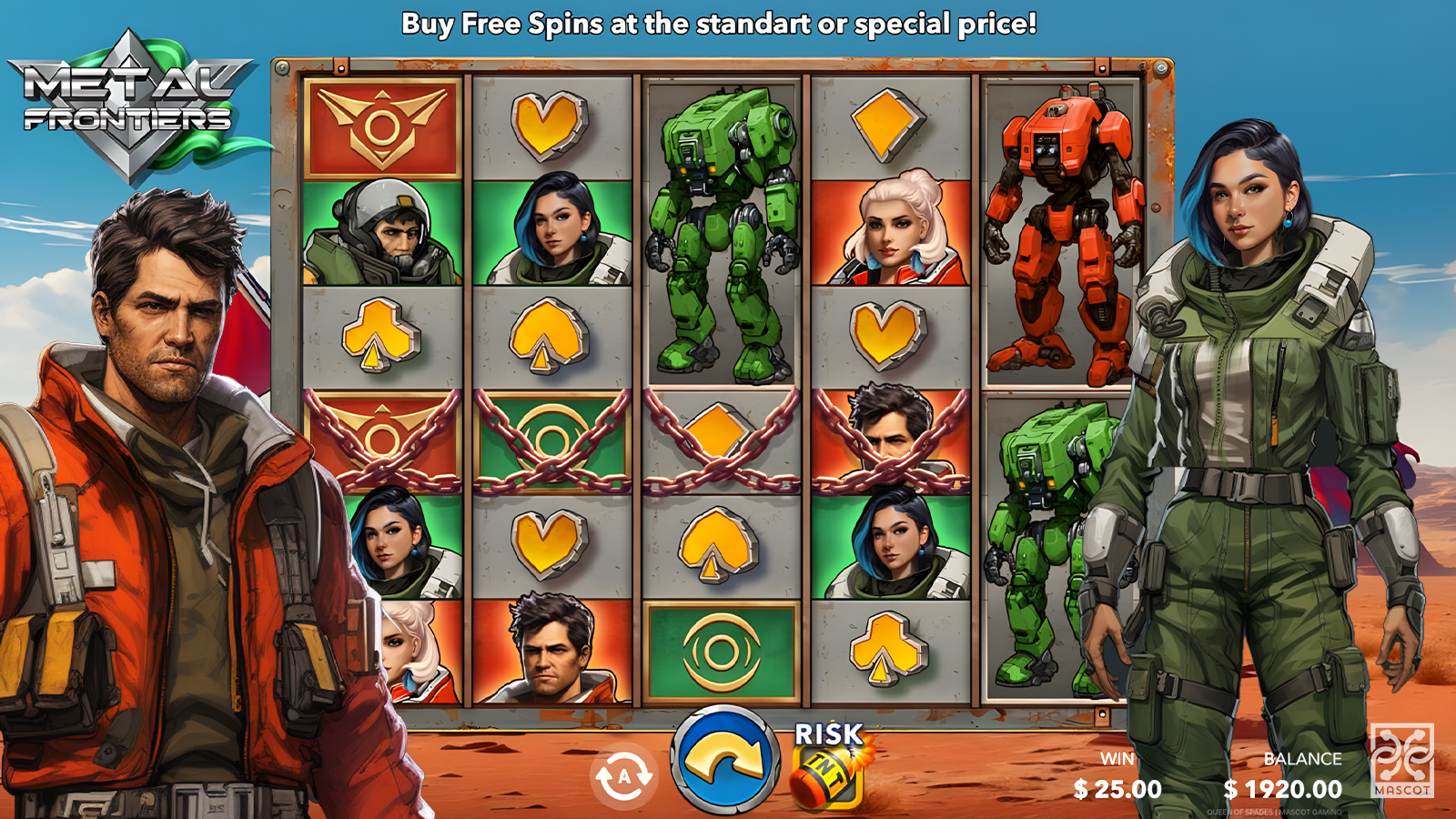Open the Mascot logo menu

pos(1401,760)
